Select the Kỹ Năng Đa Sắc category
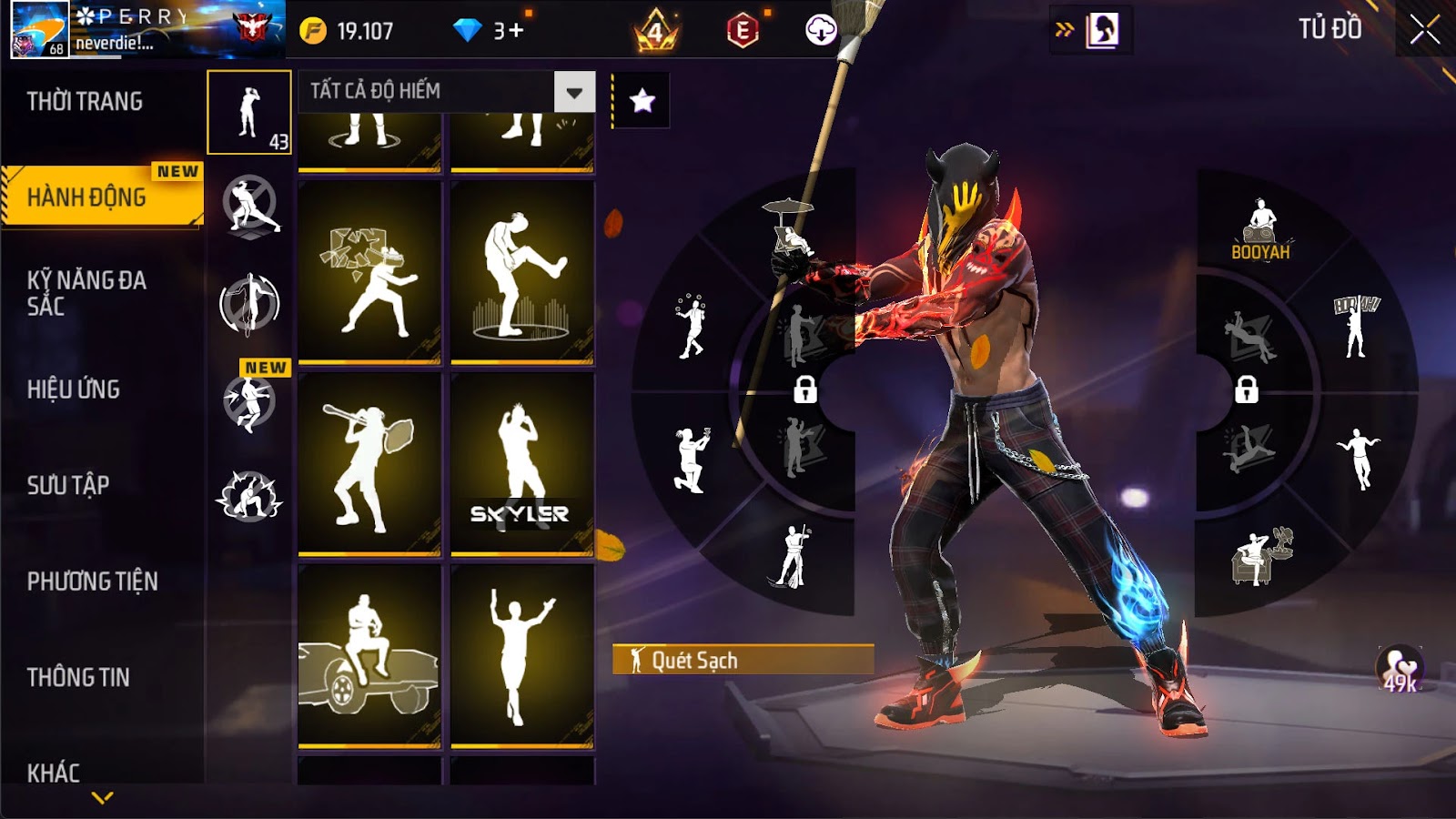The height and width of the screenshot is (819, 1456). click(x=86, y=292)
